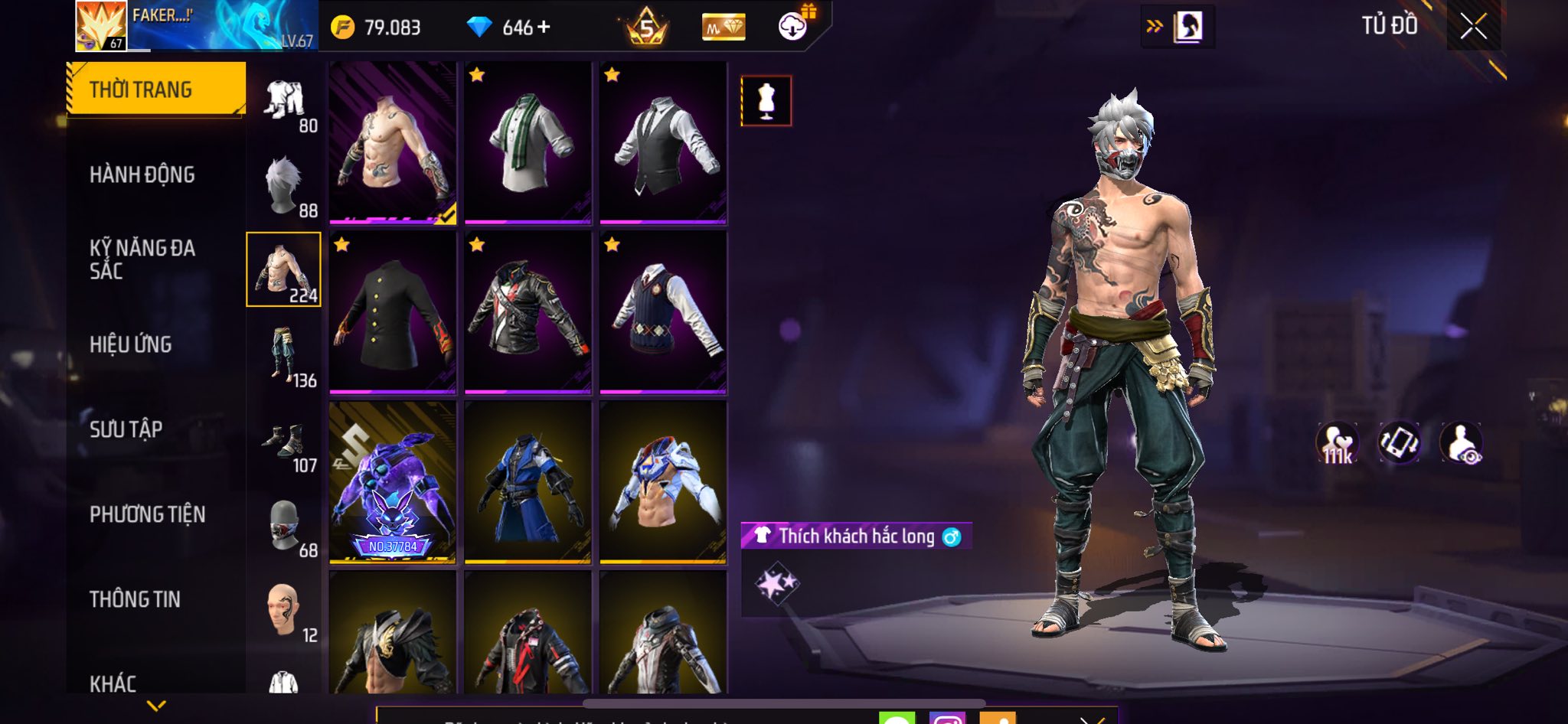Open the Phương Tiện tab

(148, 514)
